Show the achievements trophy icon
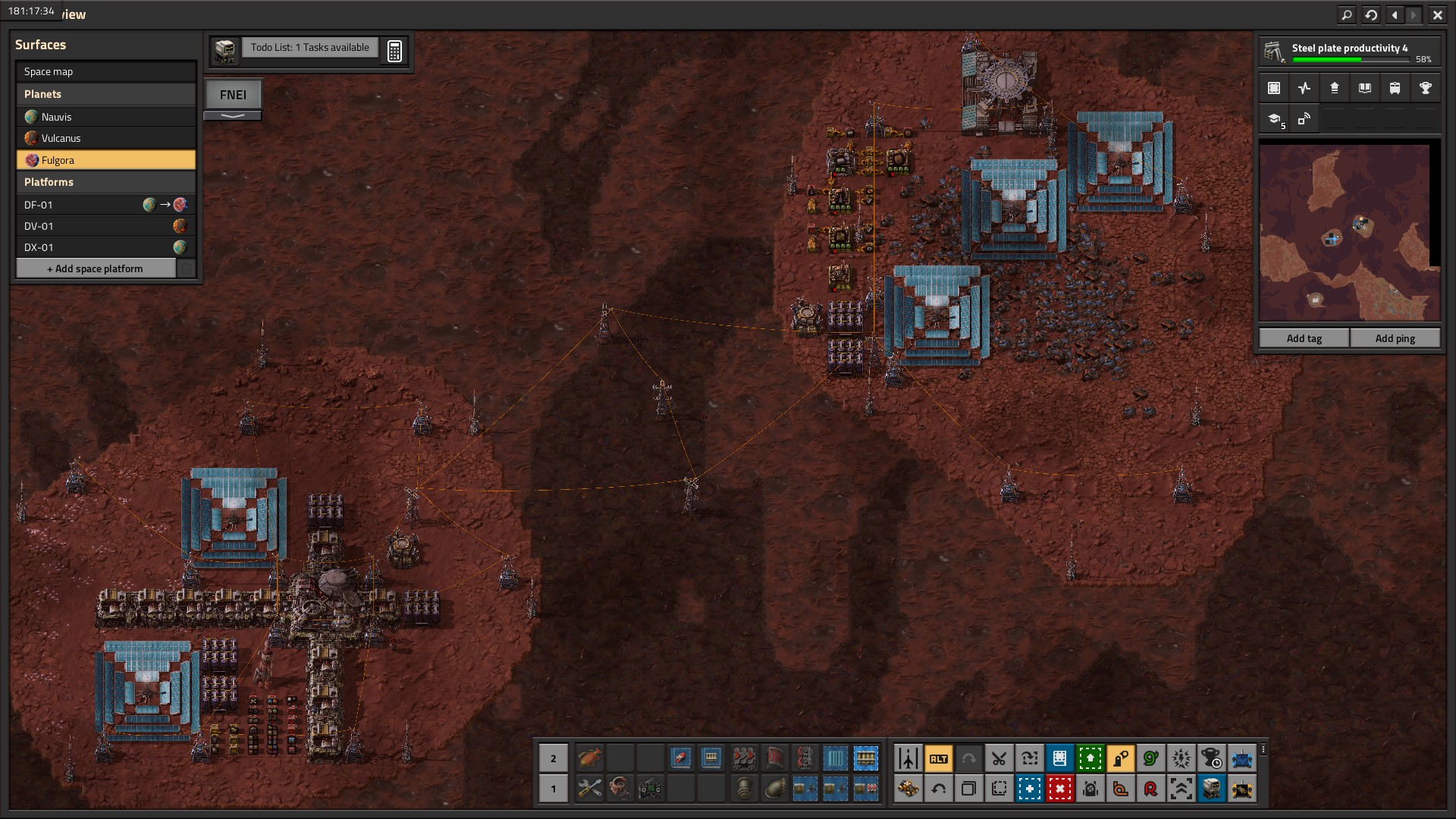This screenshot has height=819, width=1456. (x=1425, y=88)
